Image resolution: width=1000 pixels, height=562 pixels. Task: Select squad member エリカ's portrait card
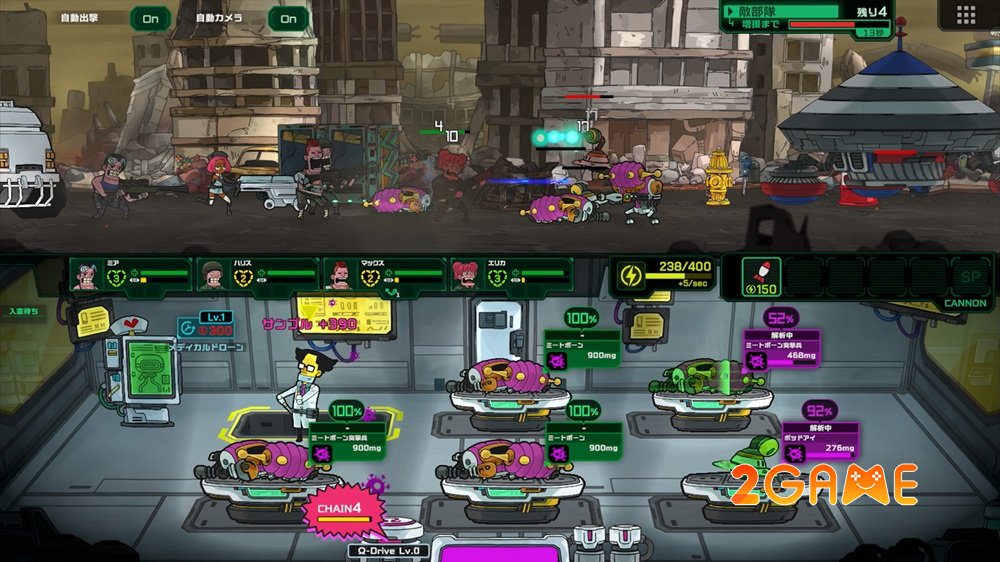(x=511, y=273)
